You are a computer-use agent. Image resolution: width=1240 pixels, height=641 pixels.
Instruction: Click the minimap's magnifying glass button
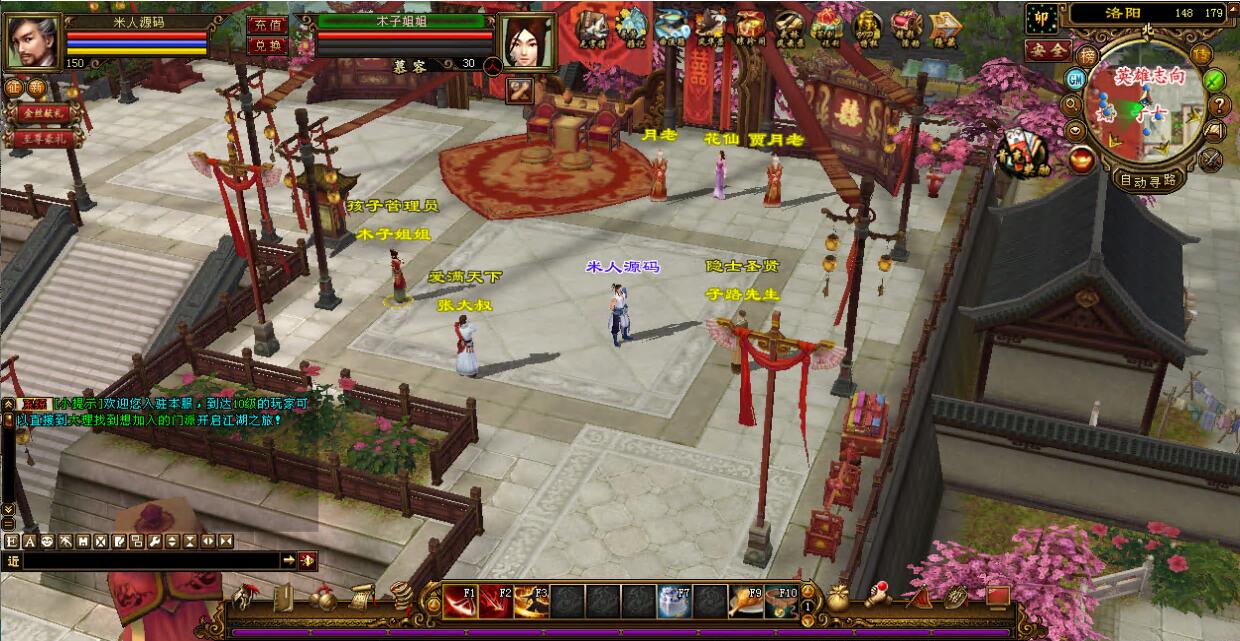tap(1072, 104)
